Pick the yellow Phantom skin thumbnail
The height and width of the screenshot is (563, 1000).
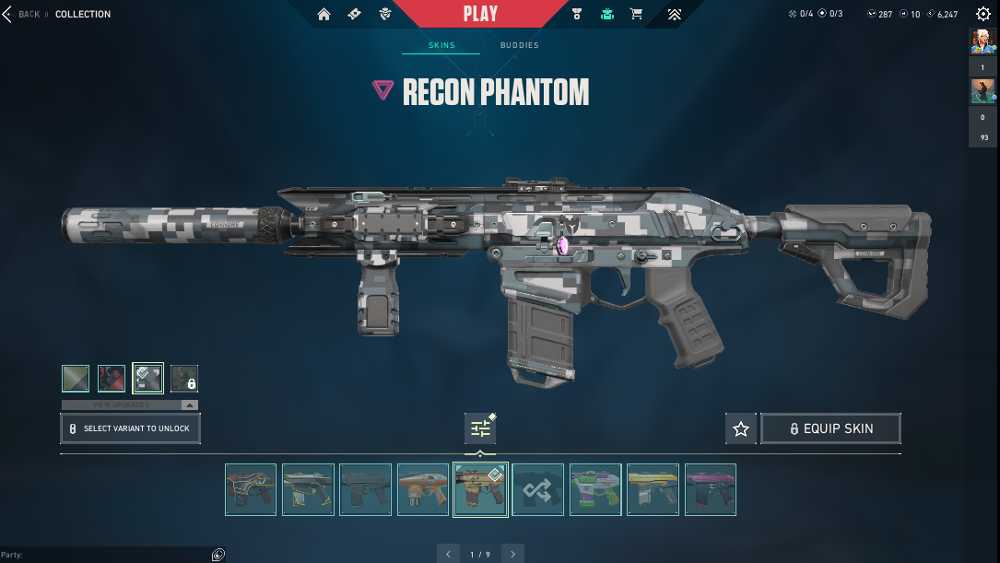[x=653, y=489]
